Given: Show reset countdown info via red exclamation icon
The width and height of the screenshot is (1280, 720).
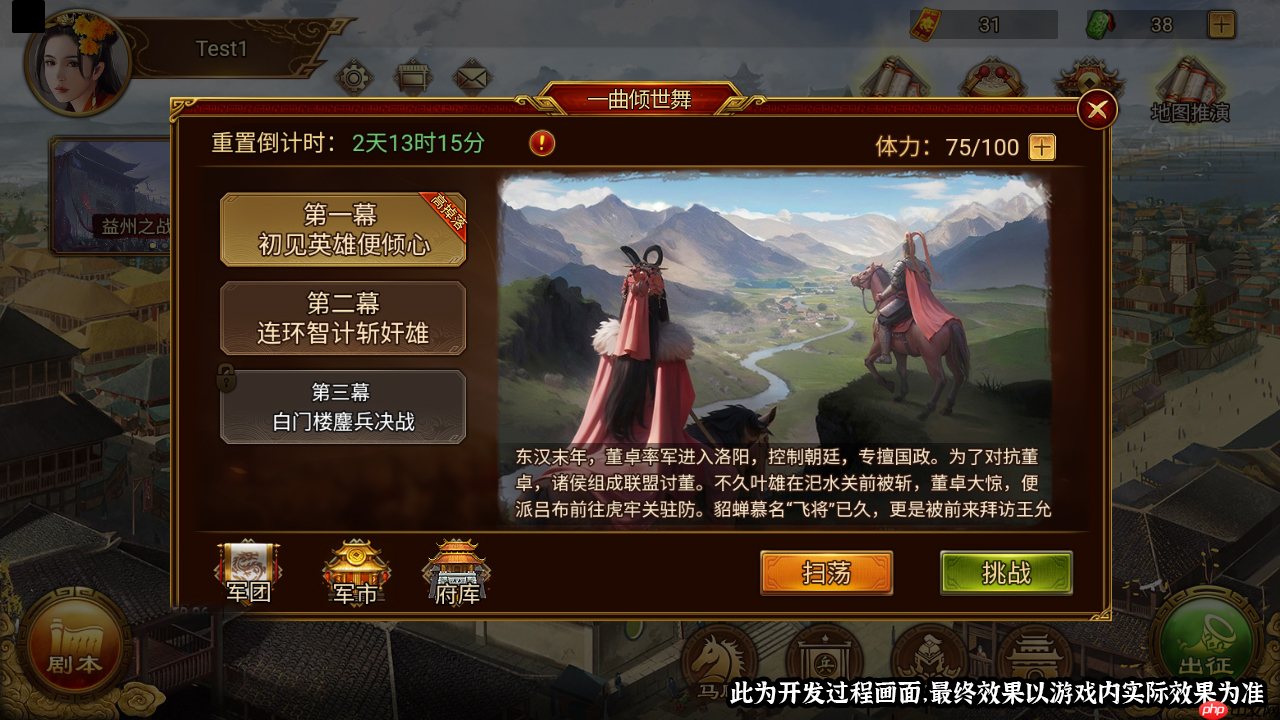Looking at the screenshot, I should pyautogui.click(x=542, y=143).
